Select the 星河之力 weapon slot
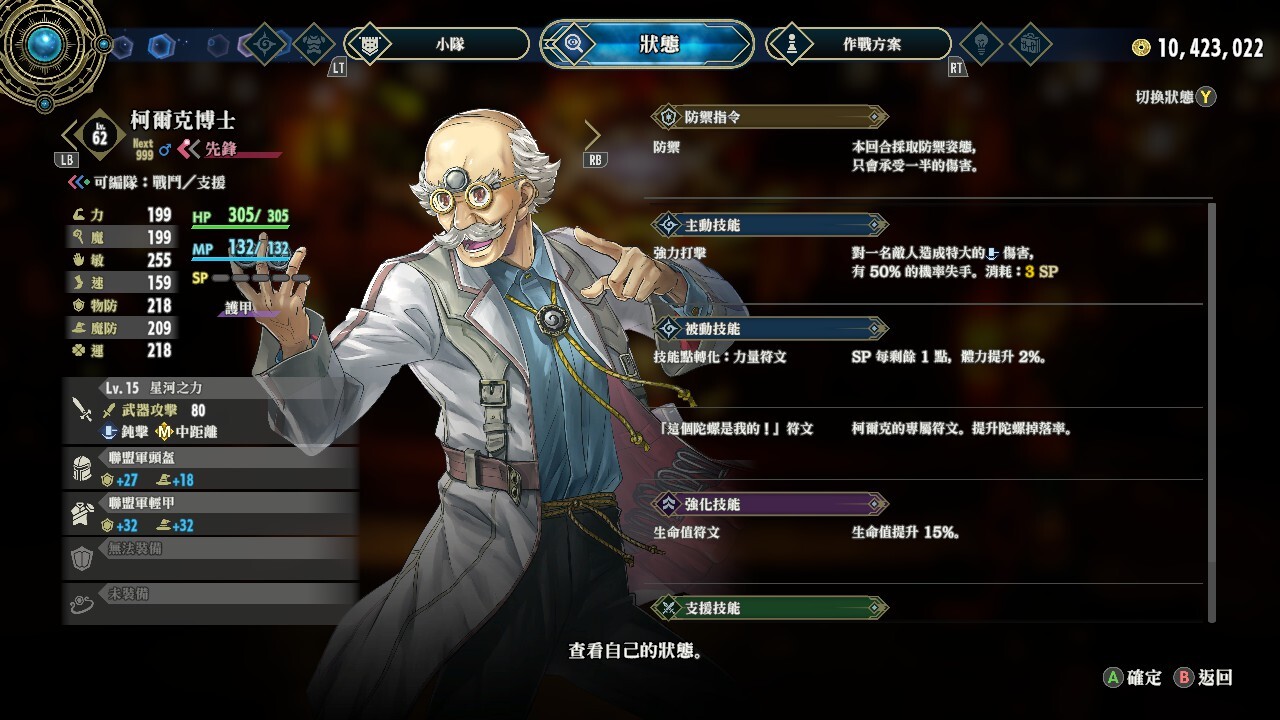The height and width of the screenshot is (720, 1280). point(210,409)
